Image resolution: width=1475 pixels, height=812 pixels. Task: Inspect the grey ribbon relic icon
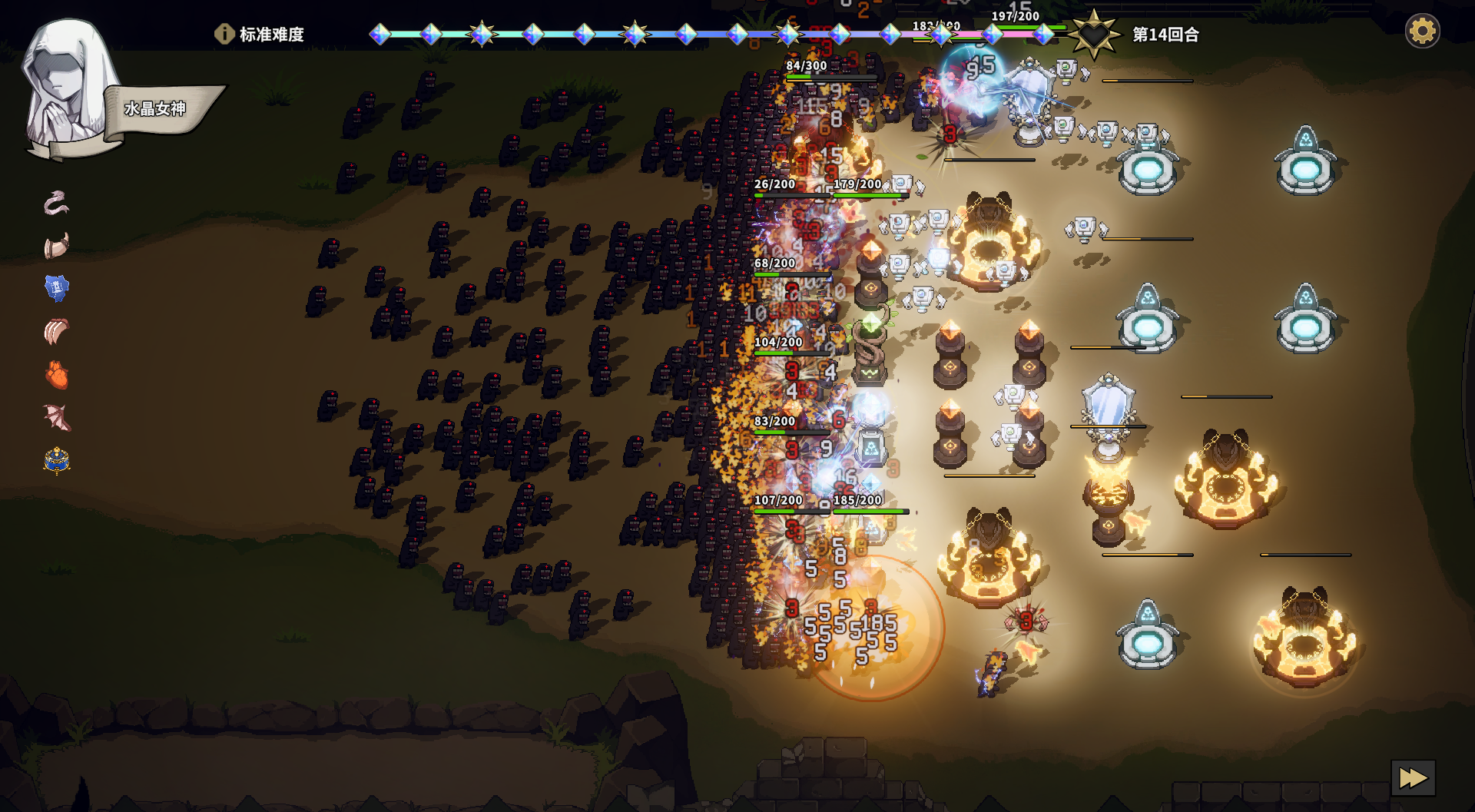(x=57, y=203)
